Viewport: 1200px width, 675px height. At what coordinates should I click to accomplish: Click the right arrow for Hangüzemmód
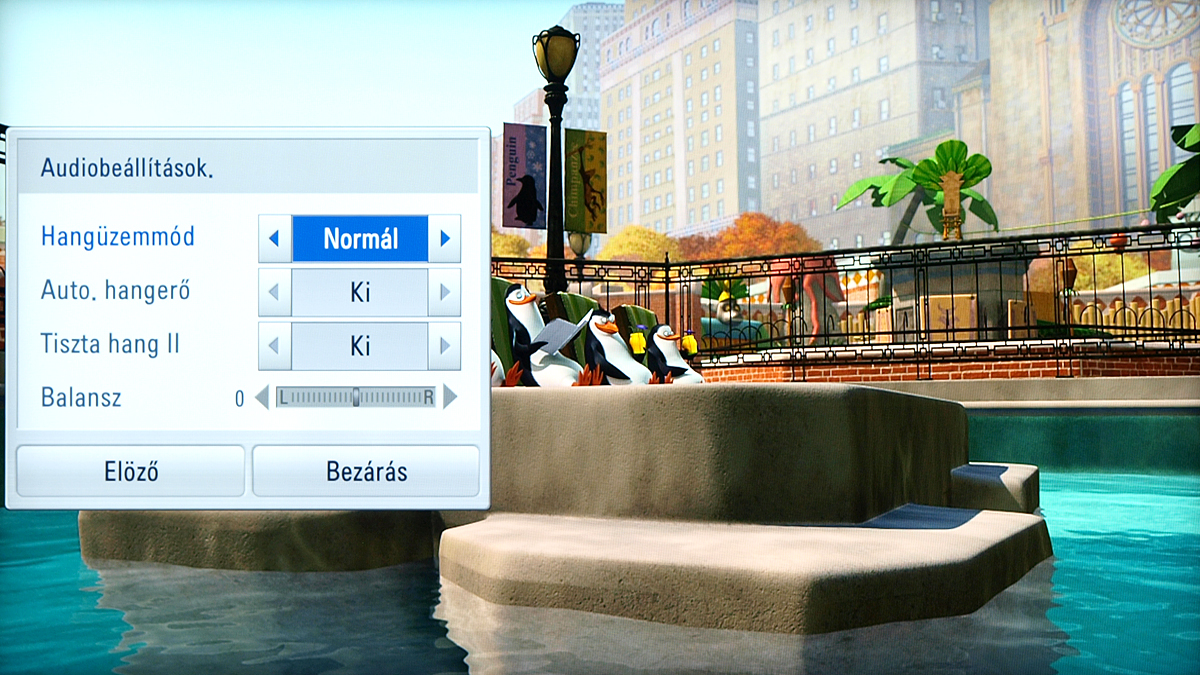(x=444, y=239)
